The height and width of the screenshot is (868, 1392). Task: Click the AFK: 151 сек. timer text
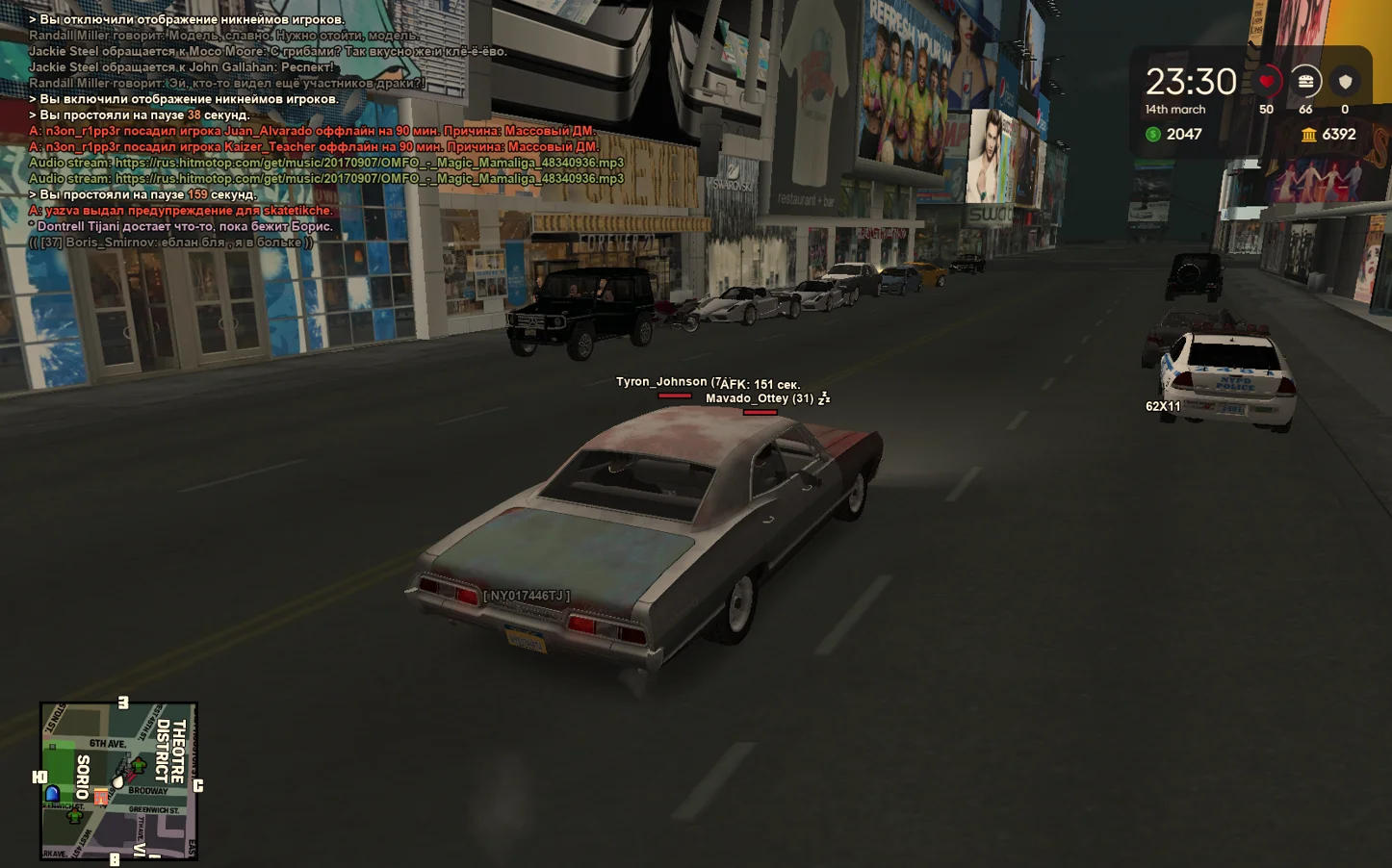pos(759,381)
